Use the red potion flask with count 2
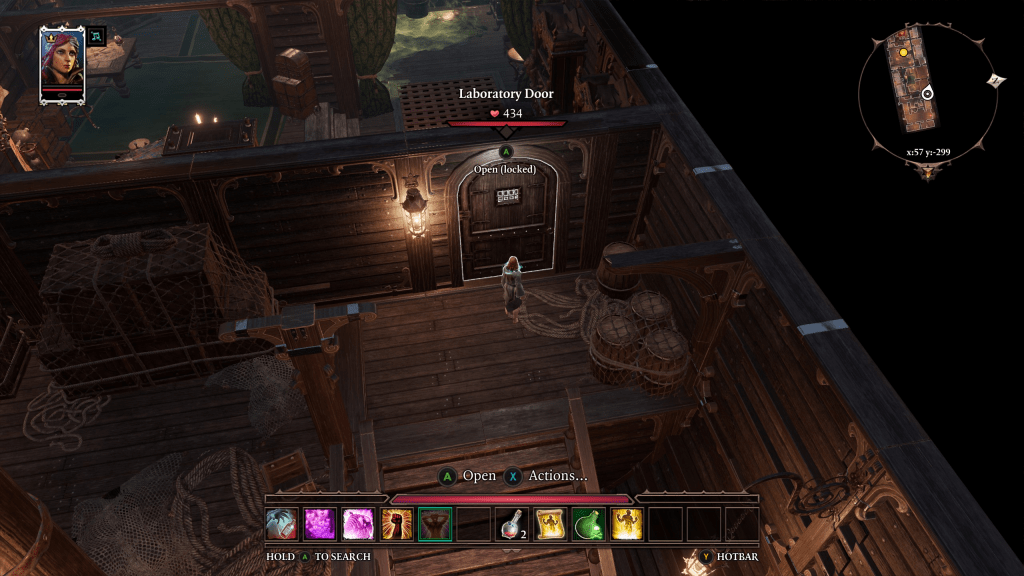This screenshot has width=1024, height=576. click(x=511, y=524)
